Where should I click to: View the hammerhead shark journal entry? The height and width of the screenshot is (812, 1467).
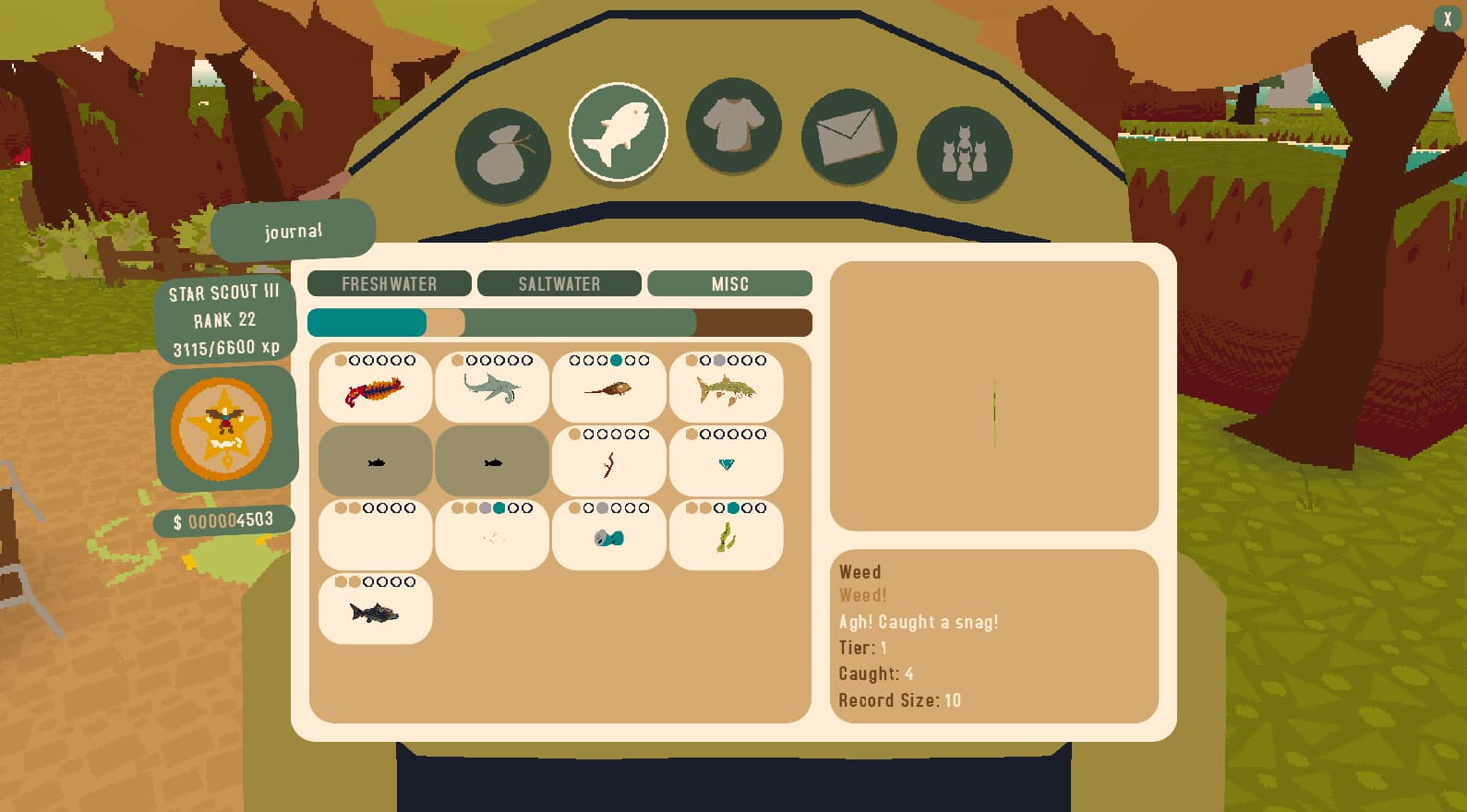coord(492,388)
